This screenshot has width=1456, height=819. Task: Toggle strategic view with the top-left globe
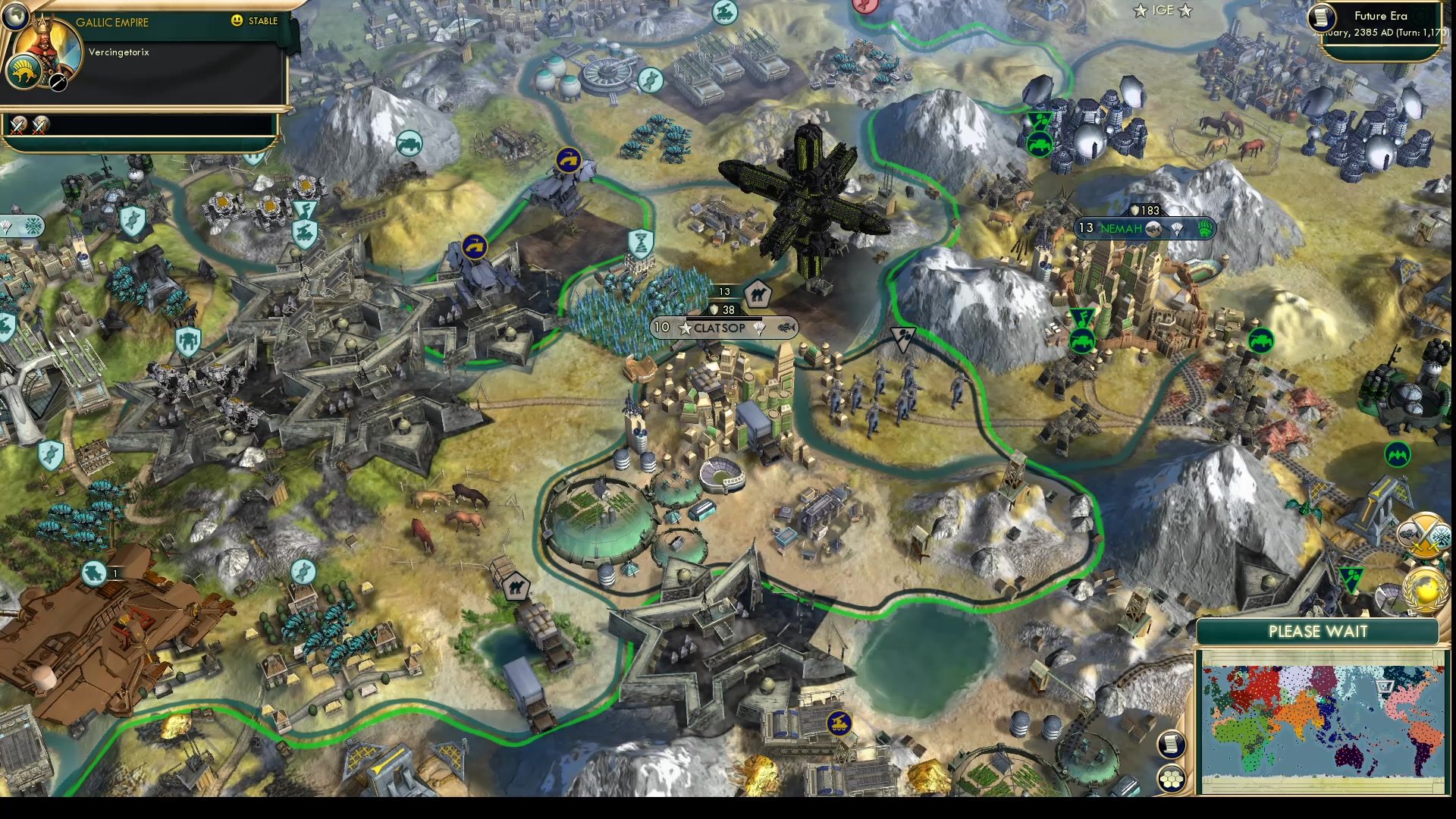15,15
